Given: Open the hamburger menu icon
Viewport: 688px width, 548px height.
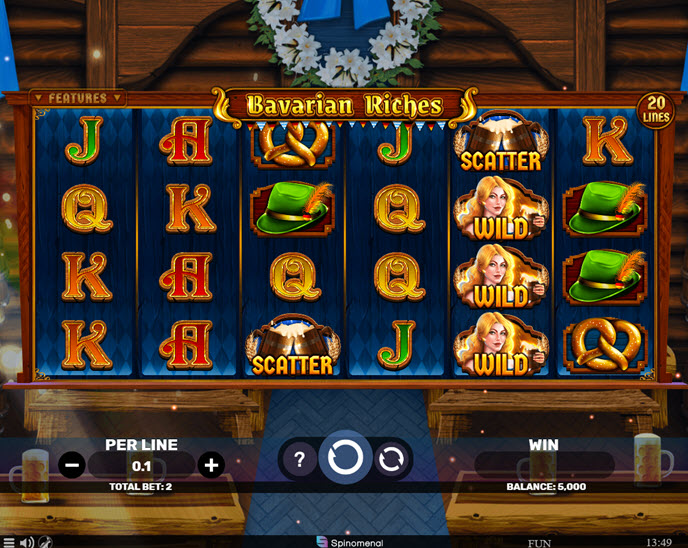Looking at the screenshot, I should click(x=8, y=542).
